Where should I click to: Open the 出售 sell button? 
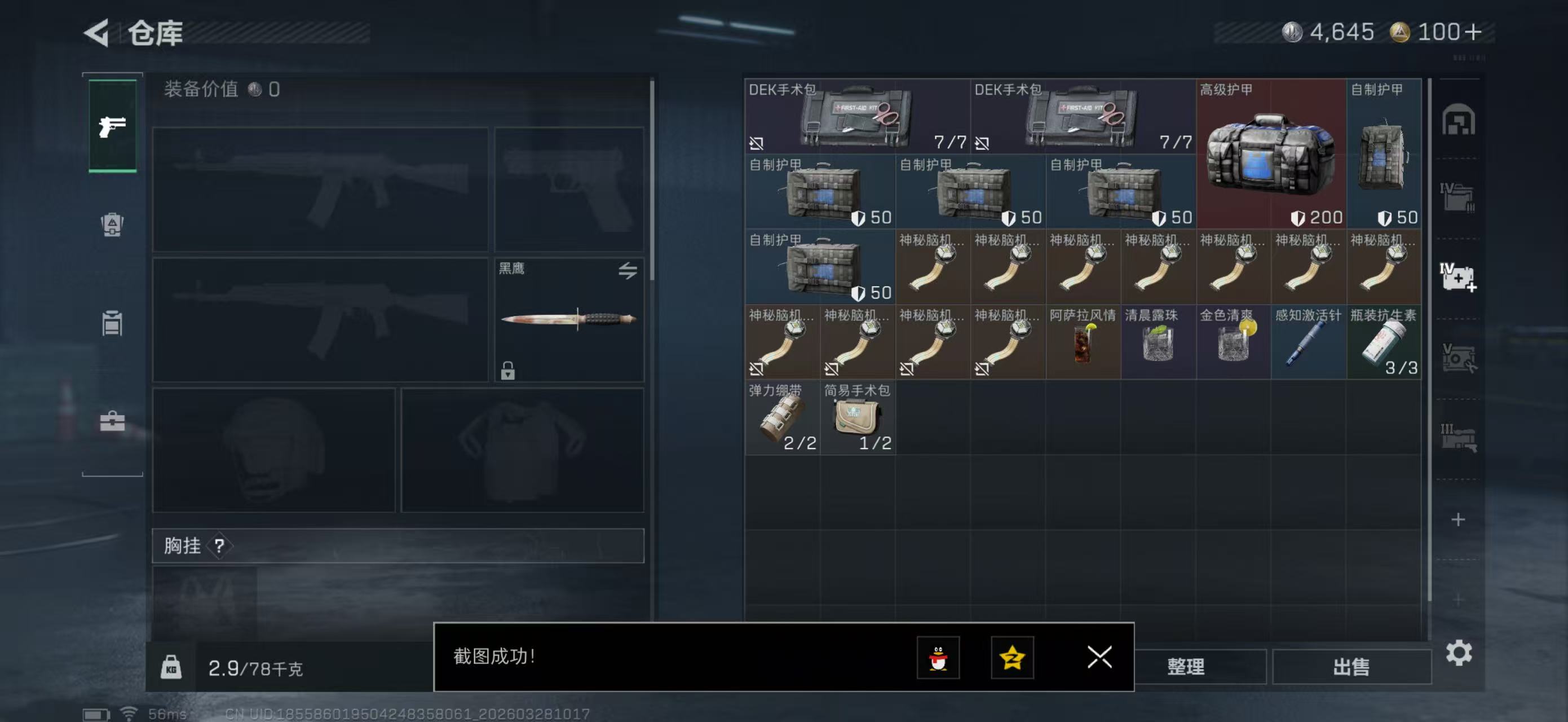1351,667
